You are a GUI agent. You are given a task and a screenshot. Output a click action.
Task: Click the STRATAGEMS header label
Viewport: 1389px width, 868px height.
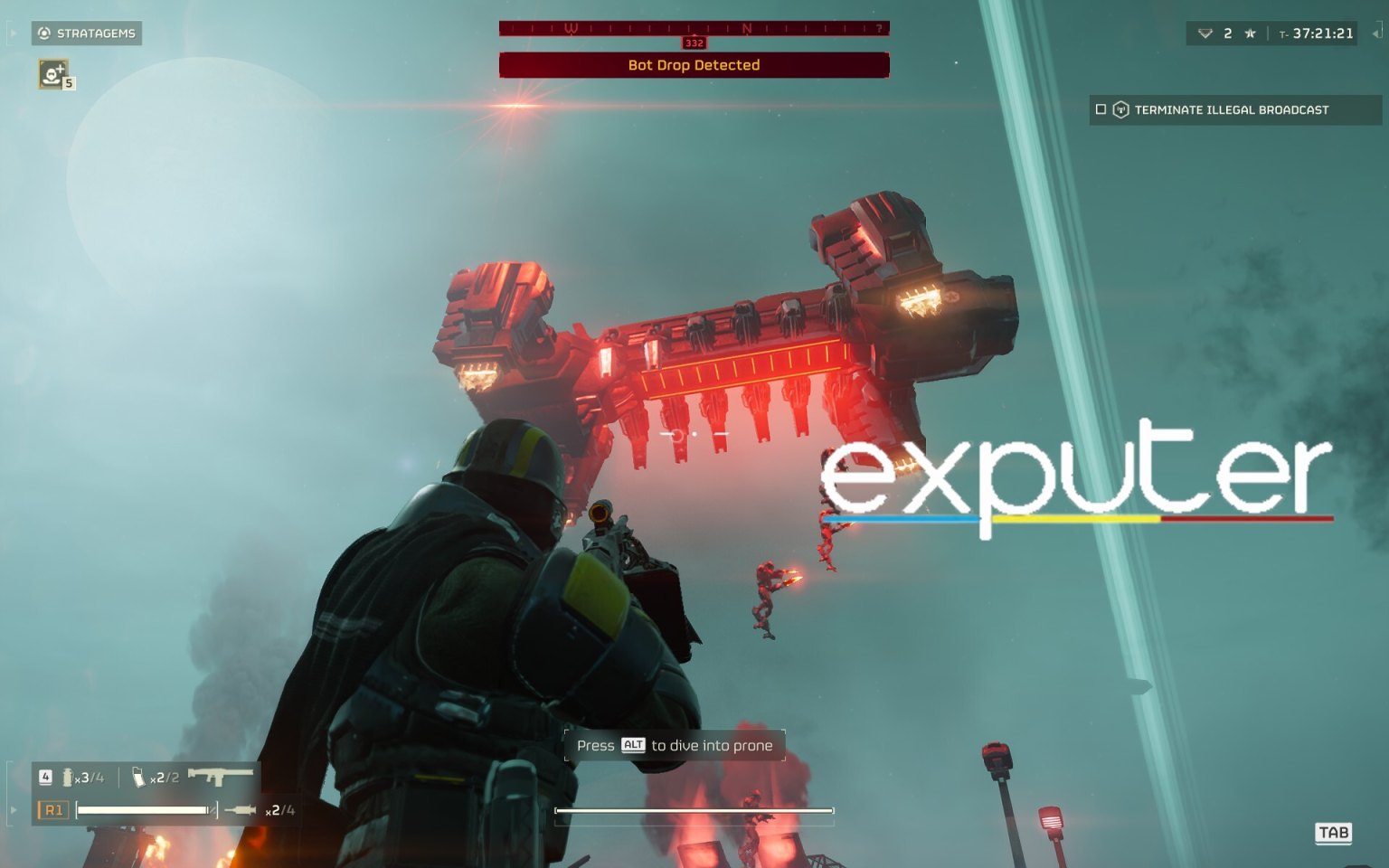(96, 33)
